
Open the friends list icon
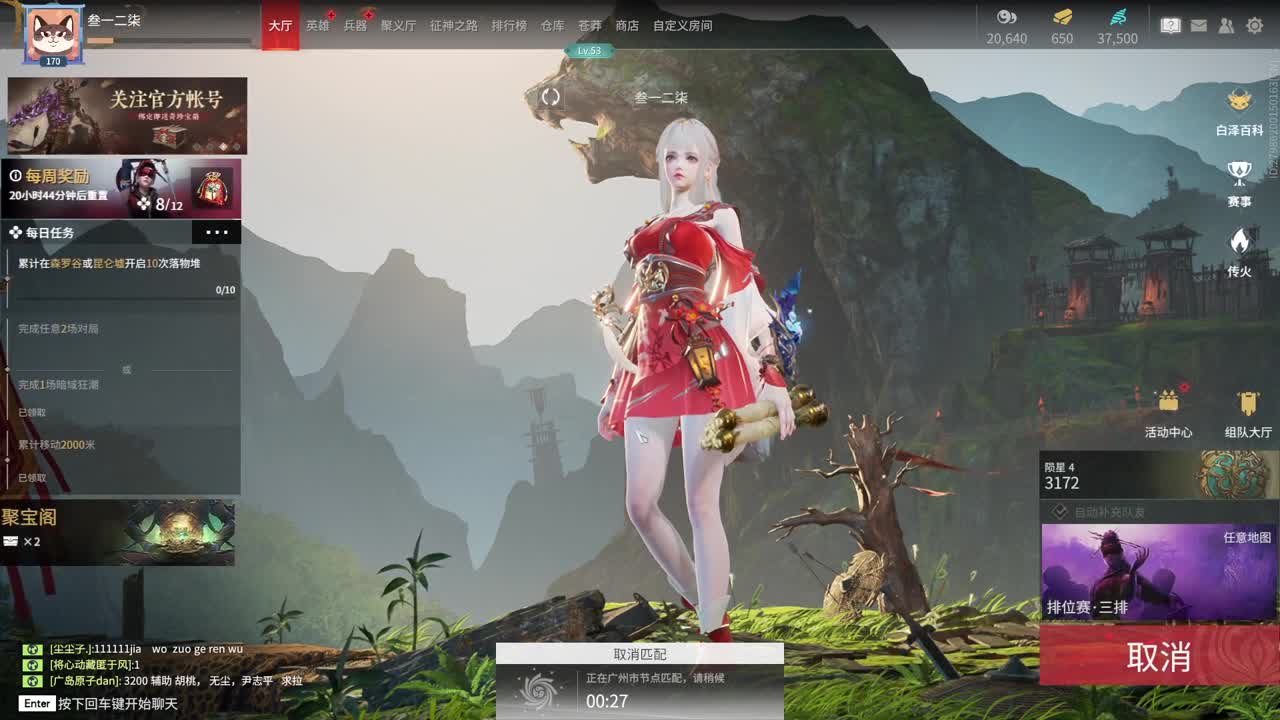click(1225, 26)
